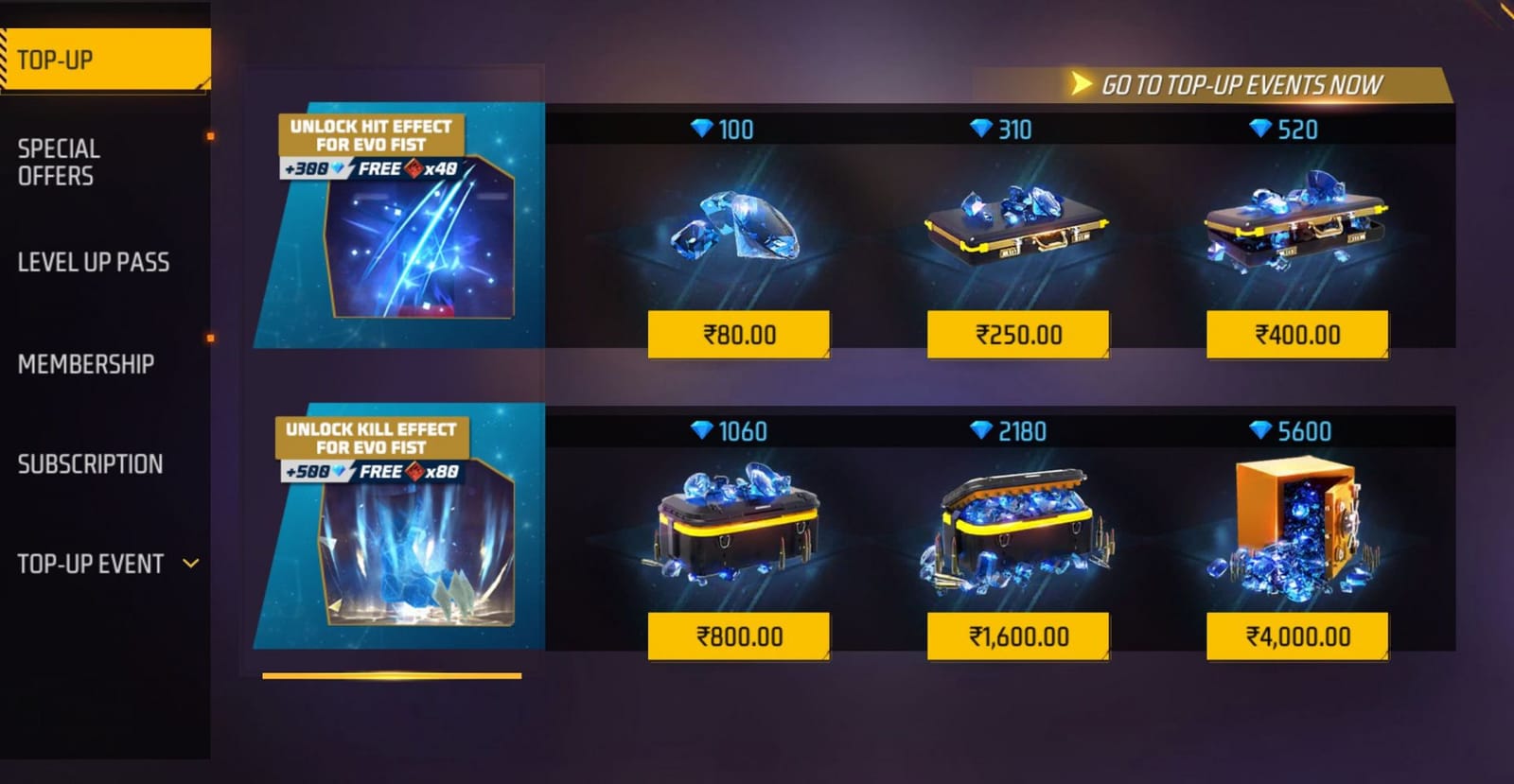This screenshot has width=1514, height=784.
Task: Buy the ₹4,000.00 top-up option
Action: tap(1296, 636)
